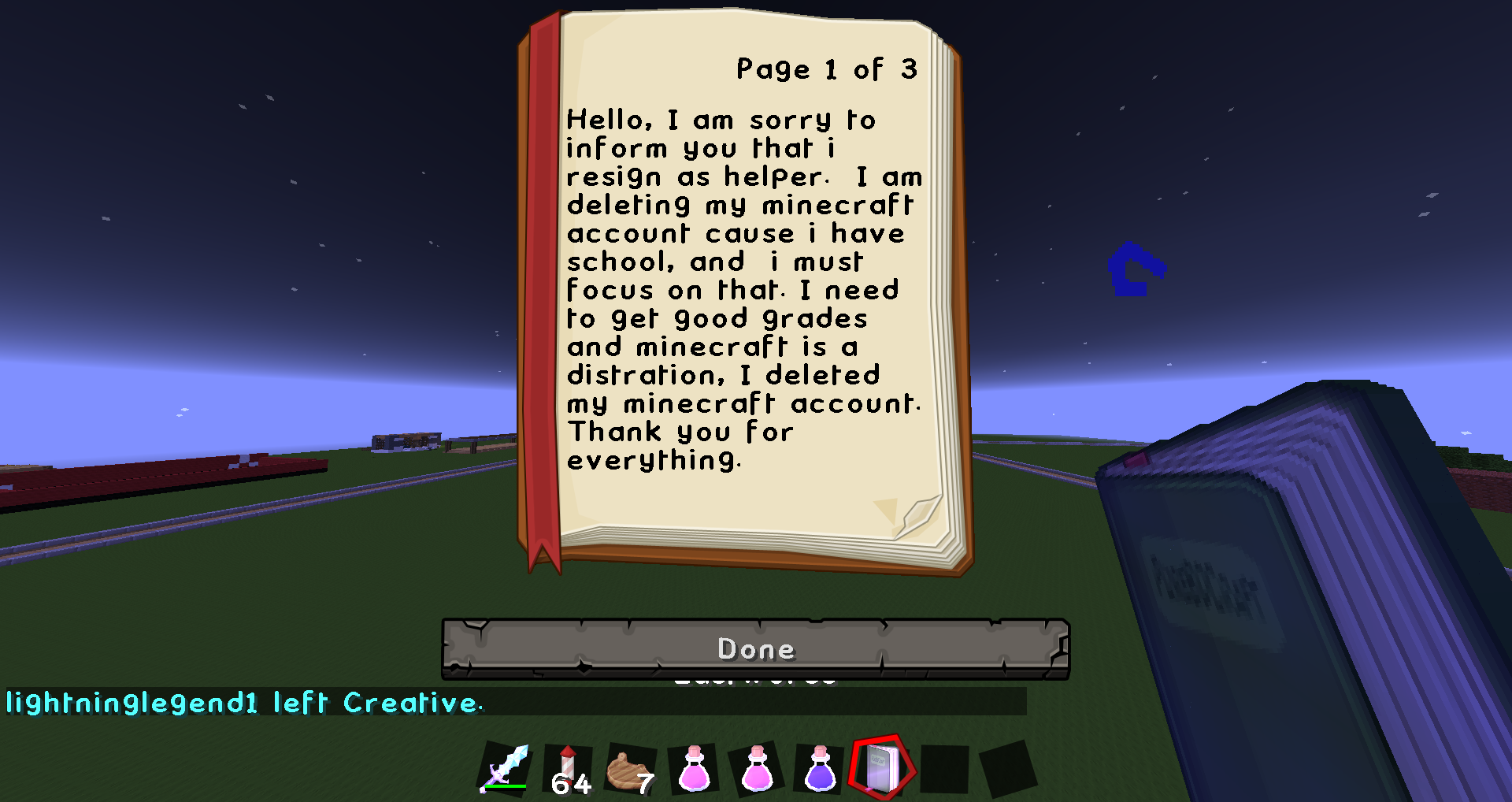Viewport: 1512px width, 802px height.
Task: Select the written book hotbar slot
Action: click(x=881, y=767)
